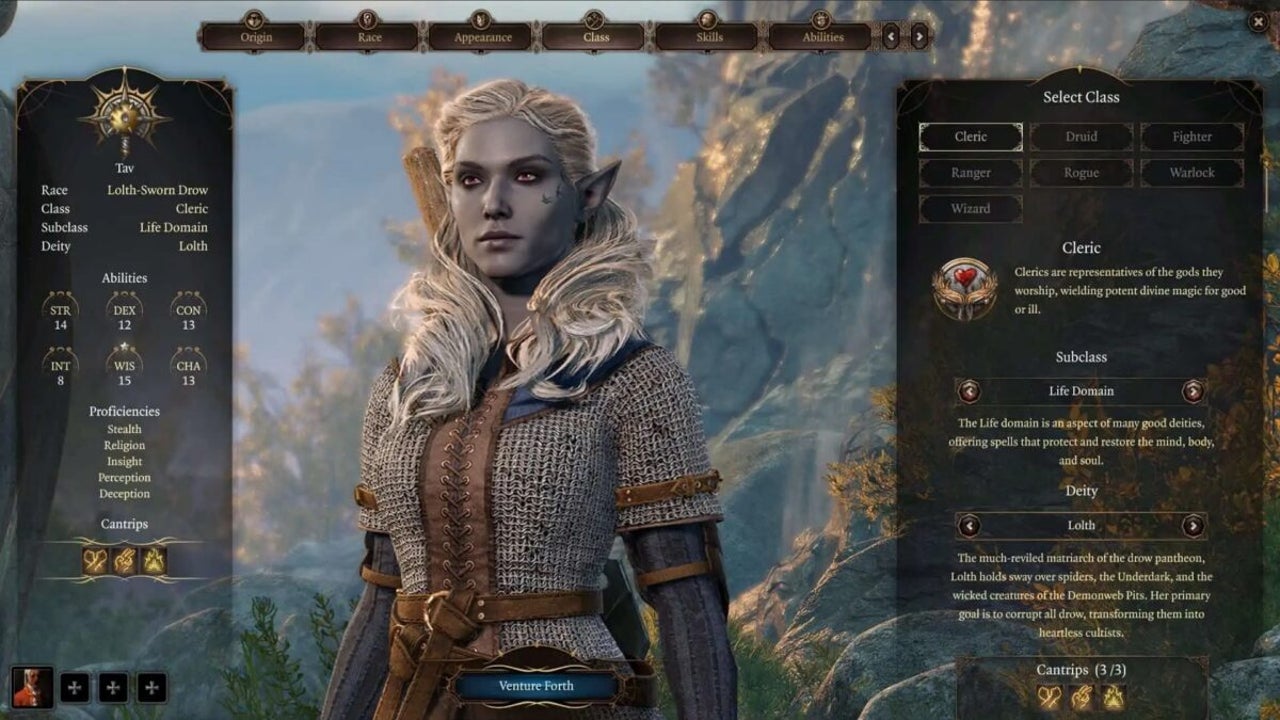Open the Appearance tab

[x=482, y=36]
